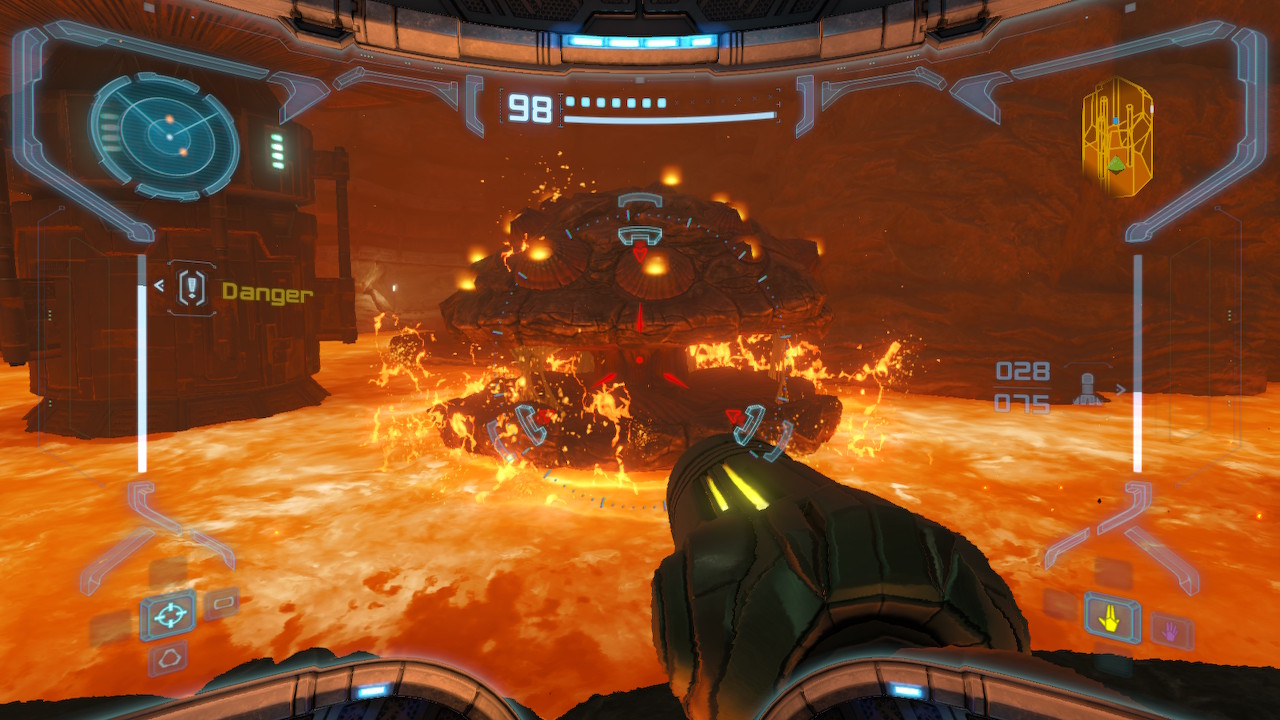The height and width of the screenshot is (720, 1280).
Task: Switch to the purple Wave Beam hand icon
Action: (1171, 631)
